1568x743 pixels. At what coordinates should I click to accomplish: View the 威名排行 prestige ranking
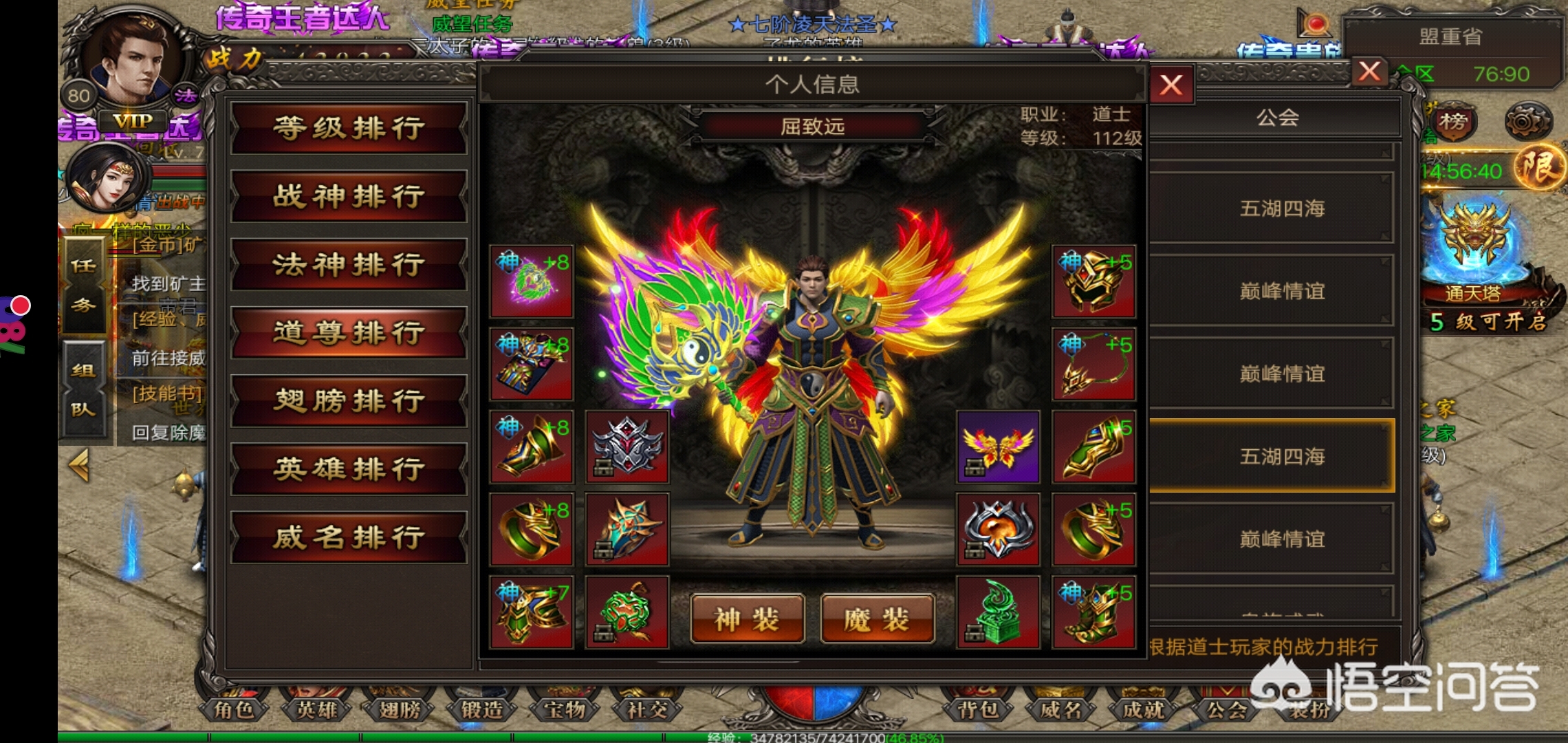click(x=349, y=537)
